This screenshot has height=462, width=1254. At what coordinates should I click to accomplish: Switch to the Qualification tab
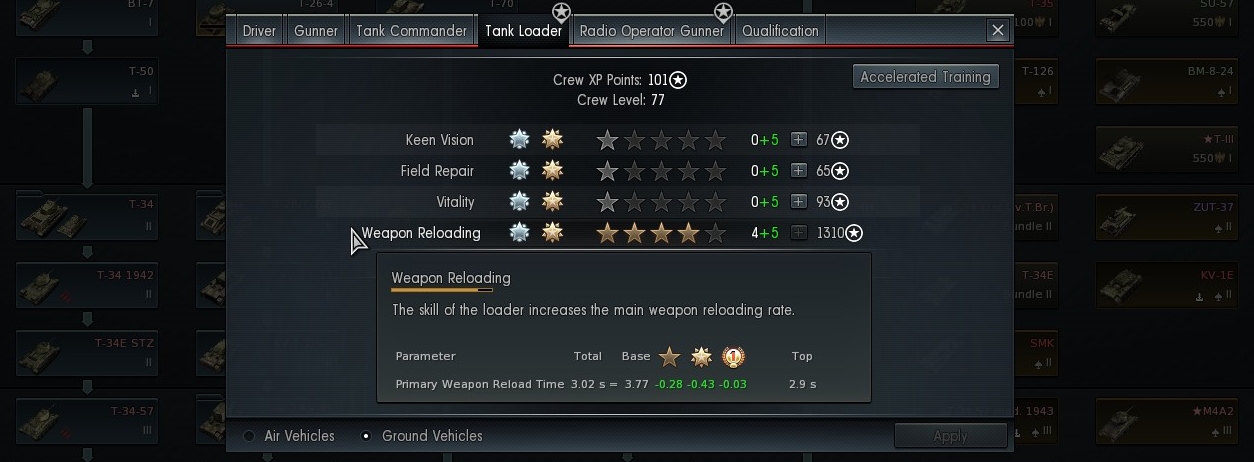[x=780, y=31]
